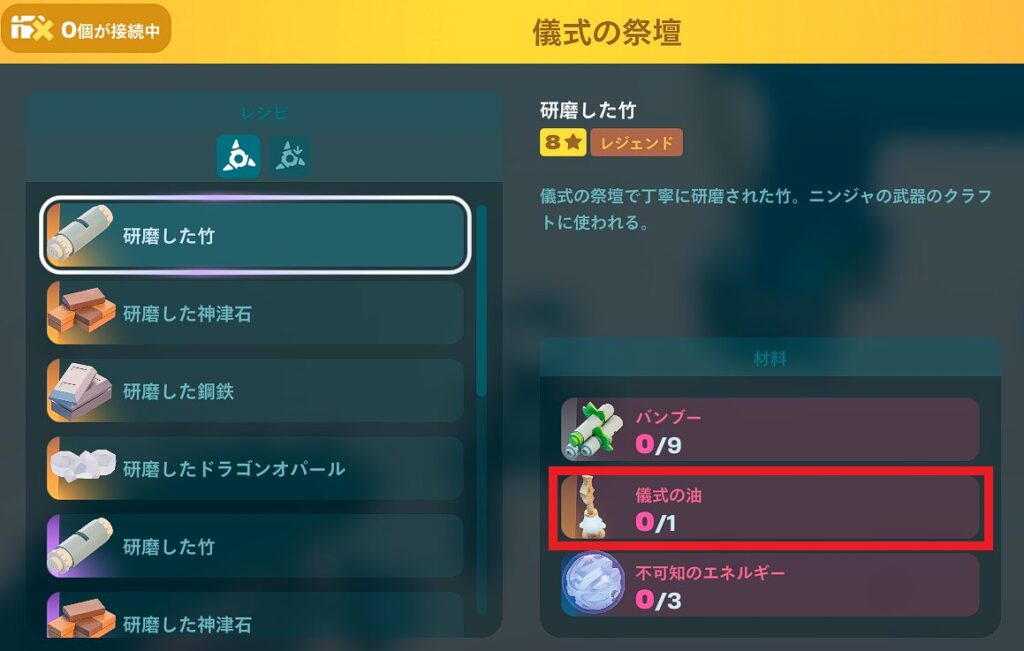1024x651 pixels.
Task: Click the recipe list scrollbar
Action: [482, 300]
